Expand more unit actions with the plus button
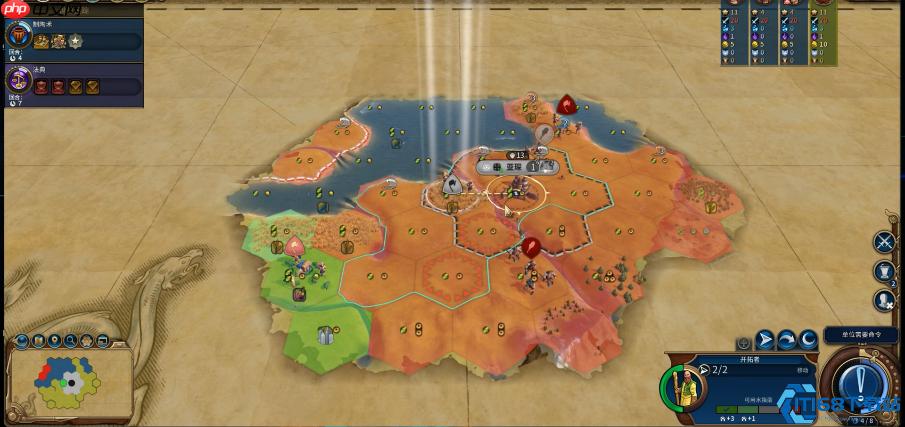 point(743,342)
